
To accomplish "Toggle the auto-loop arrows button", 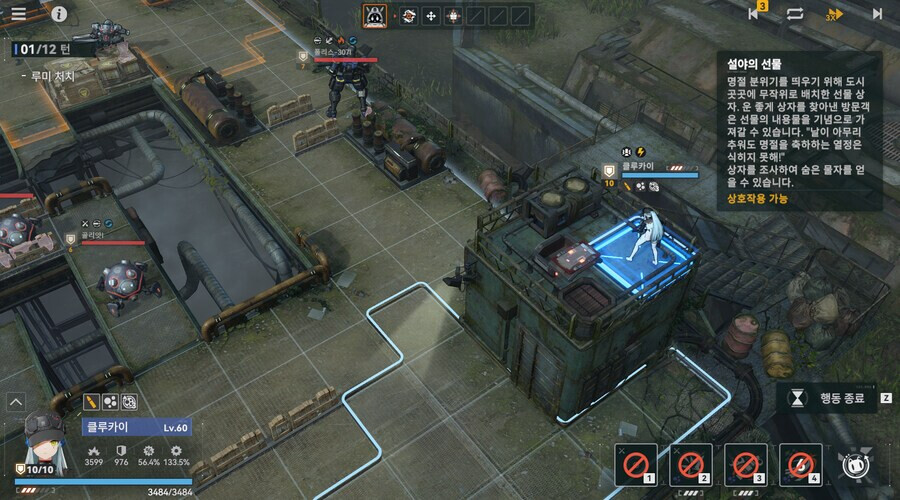I will tap(795, 14).
